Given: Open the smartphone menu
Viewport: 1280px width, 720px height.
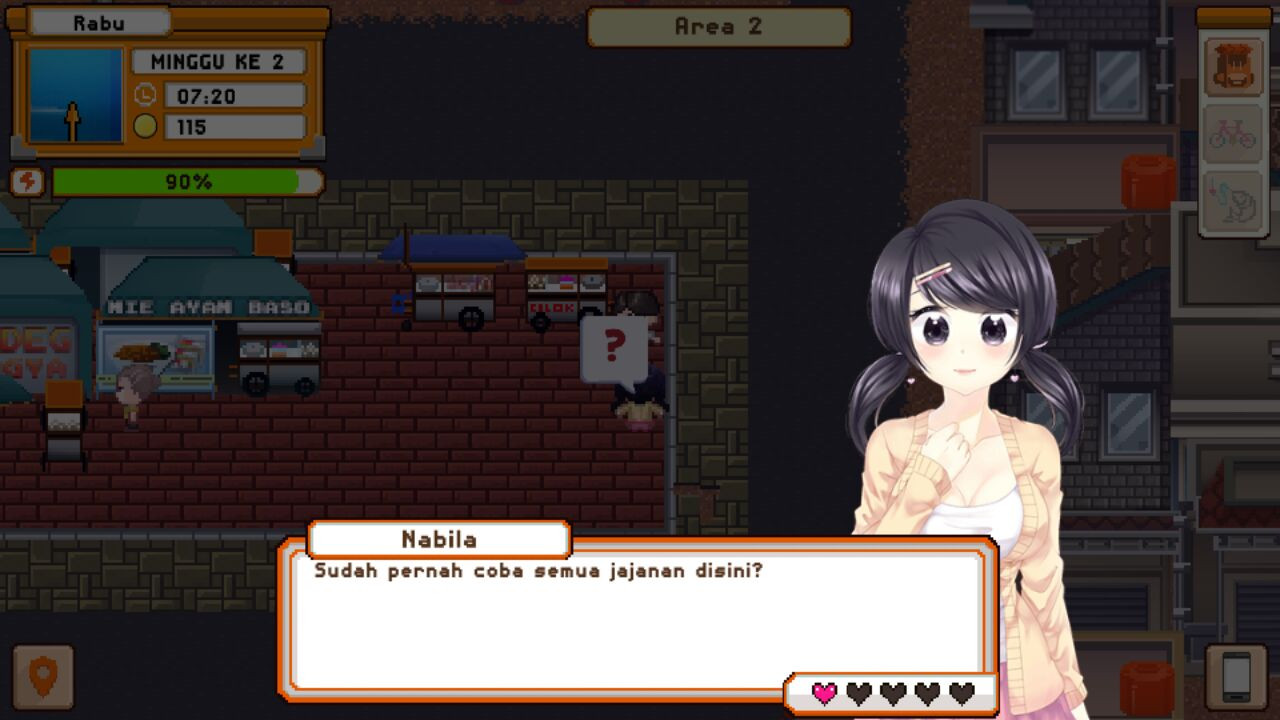Looking at the screenshot, I should [x=1236, y=678].
